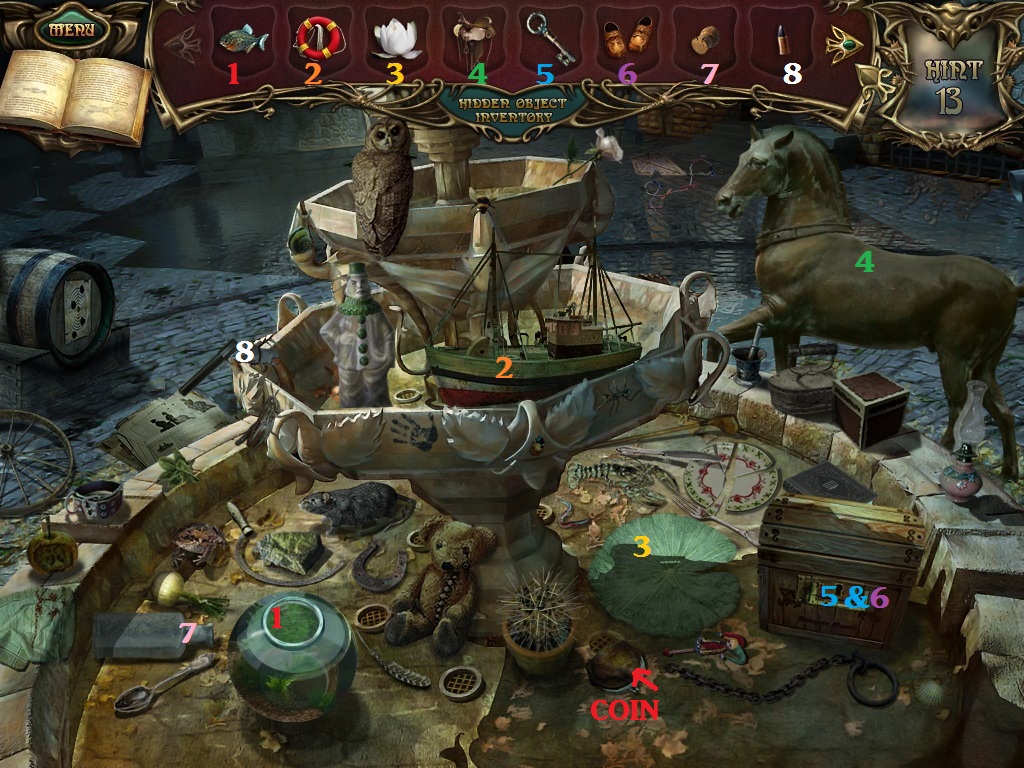This screenshot has width=1024, height=768.
Task: Select the horse saddle inventory item
Action: [x=471, y=38]
